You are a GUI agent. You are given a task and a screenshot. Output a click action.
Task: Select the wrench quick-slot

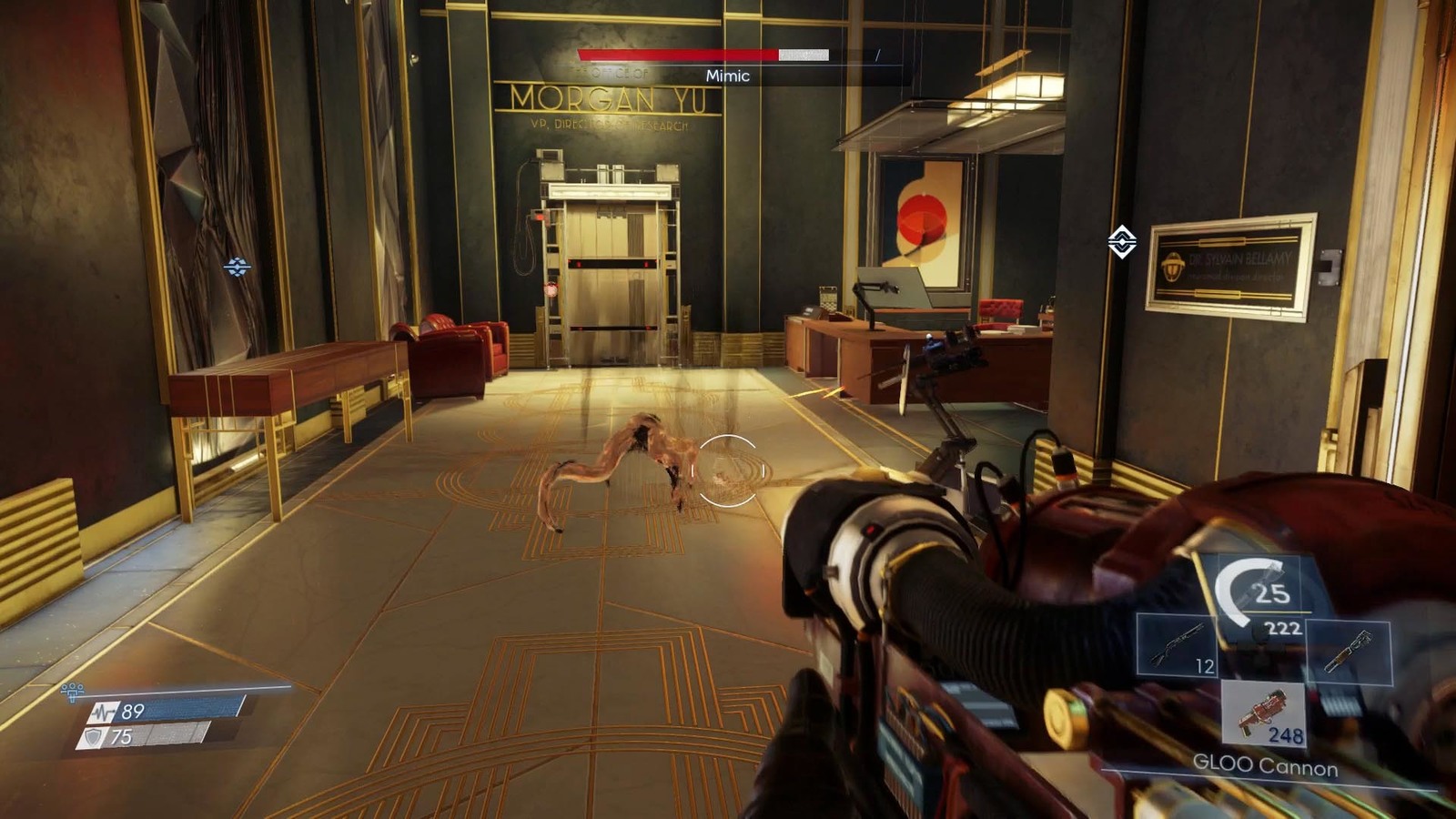1350,652
